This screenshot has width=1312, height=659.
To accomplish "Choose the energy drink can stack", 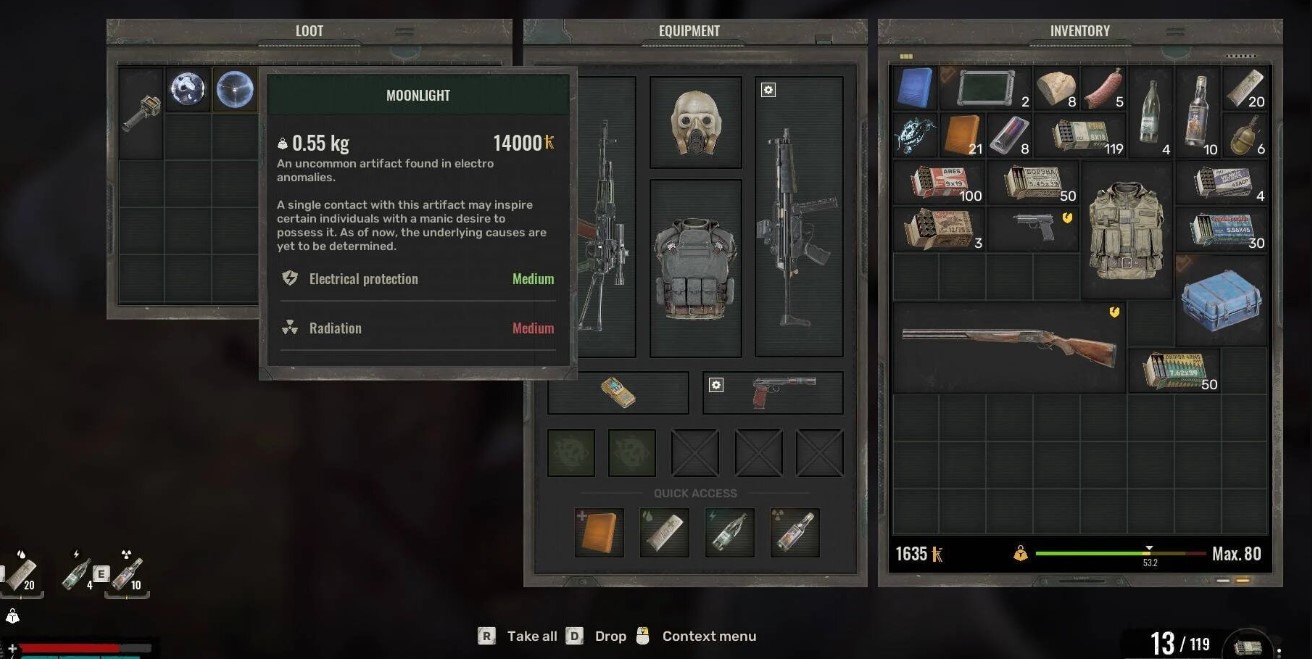I will [1008, 135].
